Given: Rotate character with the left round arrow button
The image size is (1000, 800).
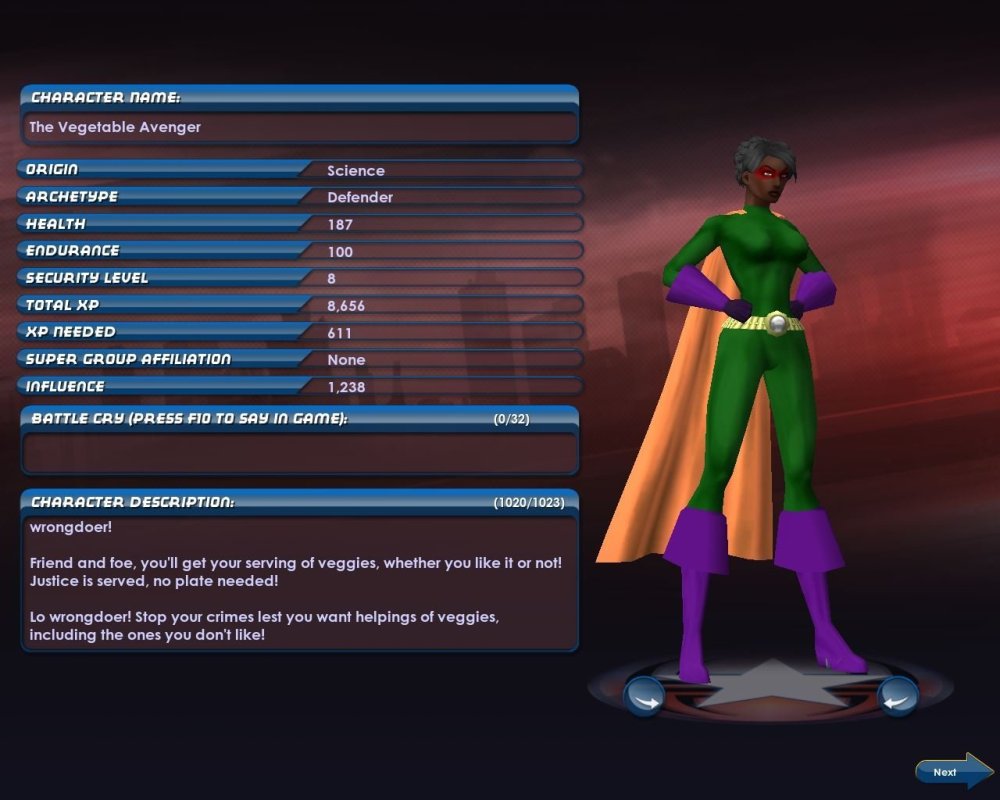Looking at the screenshot, I should (644, 695).
